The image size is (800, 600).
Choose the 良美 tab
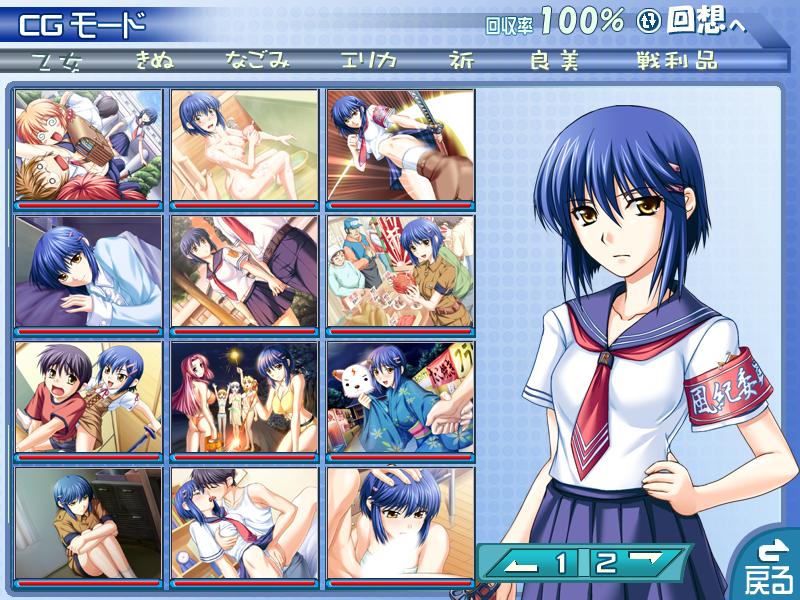555,60
